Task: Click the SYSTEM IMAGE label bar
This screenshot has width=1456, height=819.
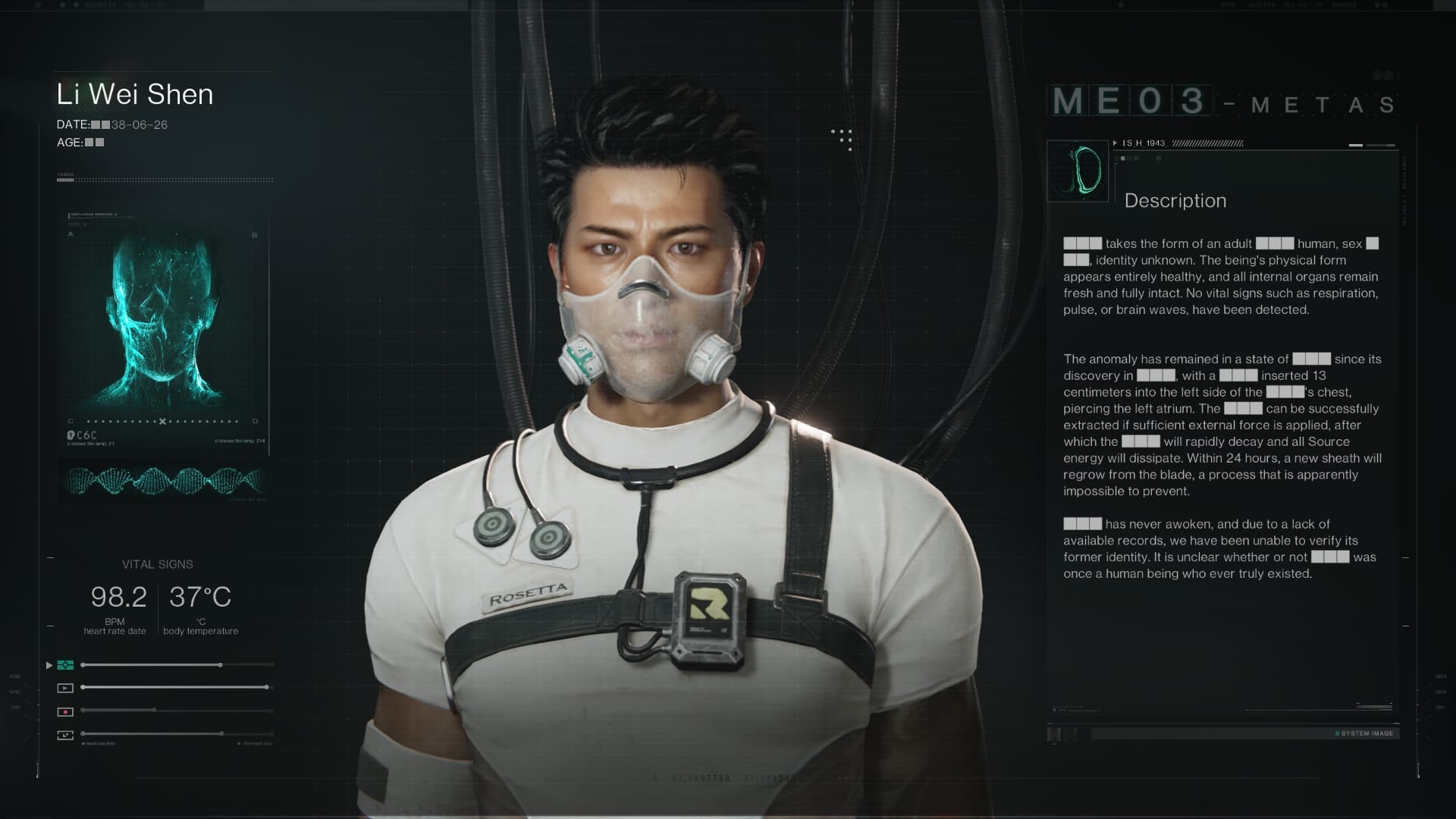Action: coord(1365,733)
